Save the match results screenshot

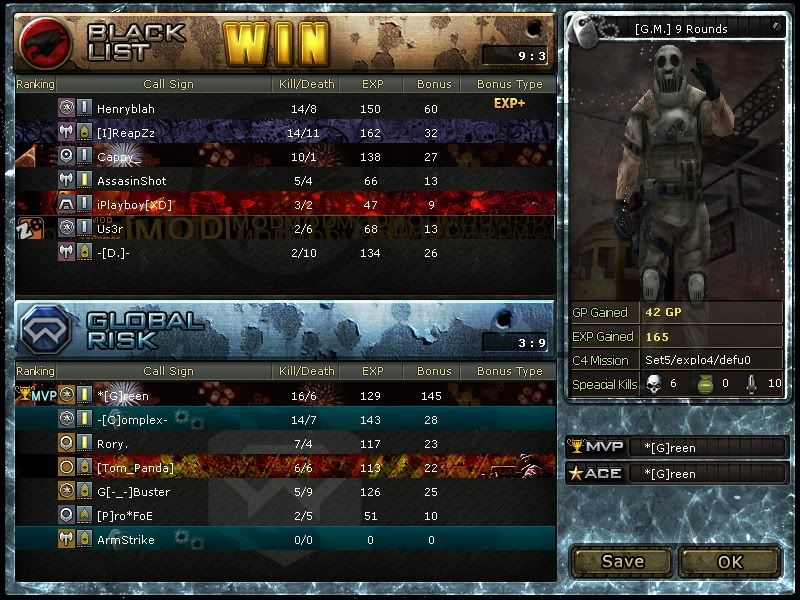(x=622, y=561)
